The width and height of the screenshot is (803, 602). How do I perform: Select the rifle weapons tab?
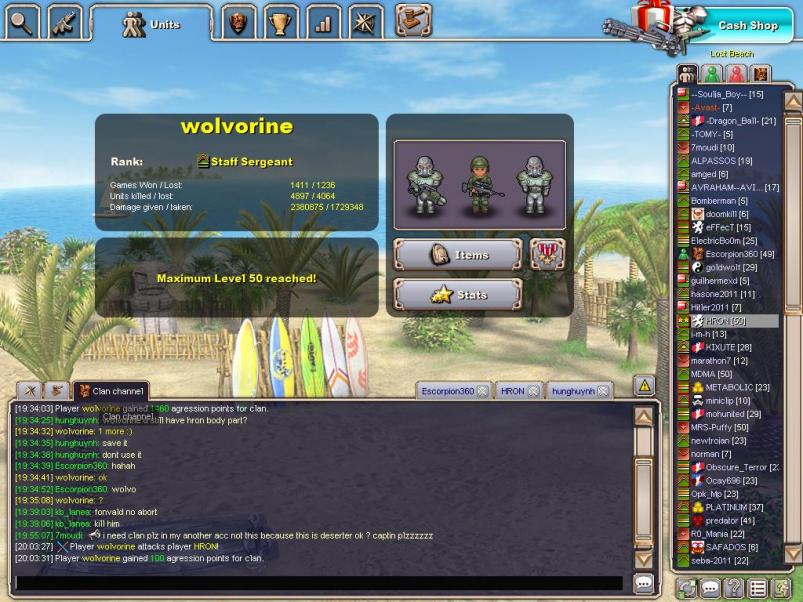point(63,21)
